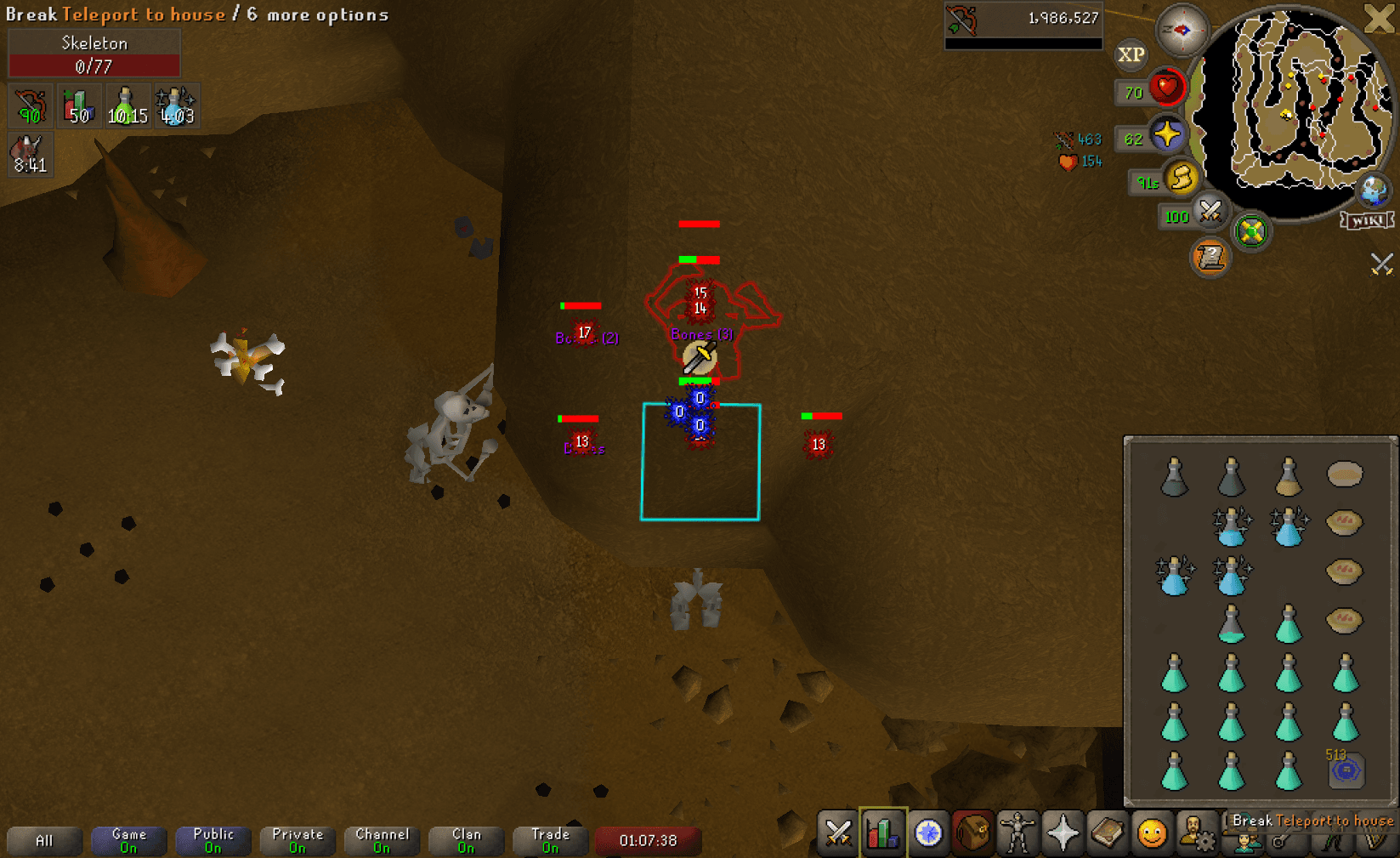Click the 01:07:38 timer display

coord(649,840)
